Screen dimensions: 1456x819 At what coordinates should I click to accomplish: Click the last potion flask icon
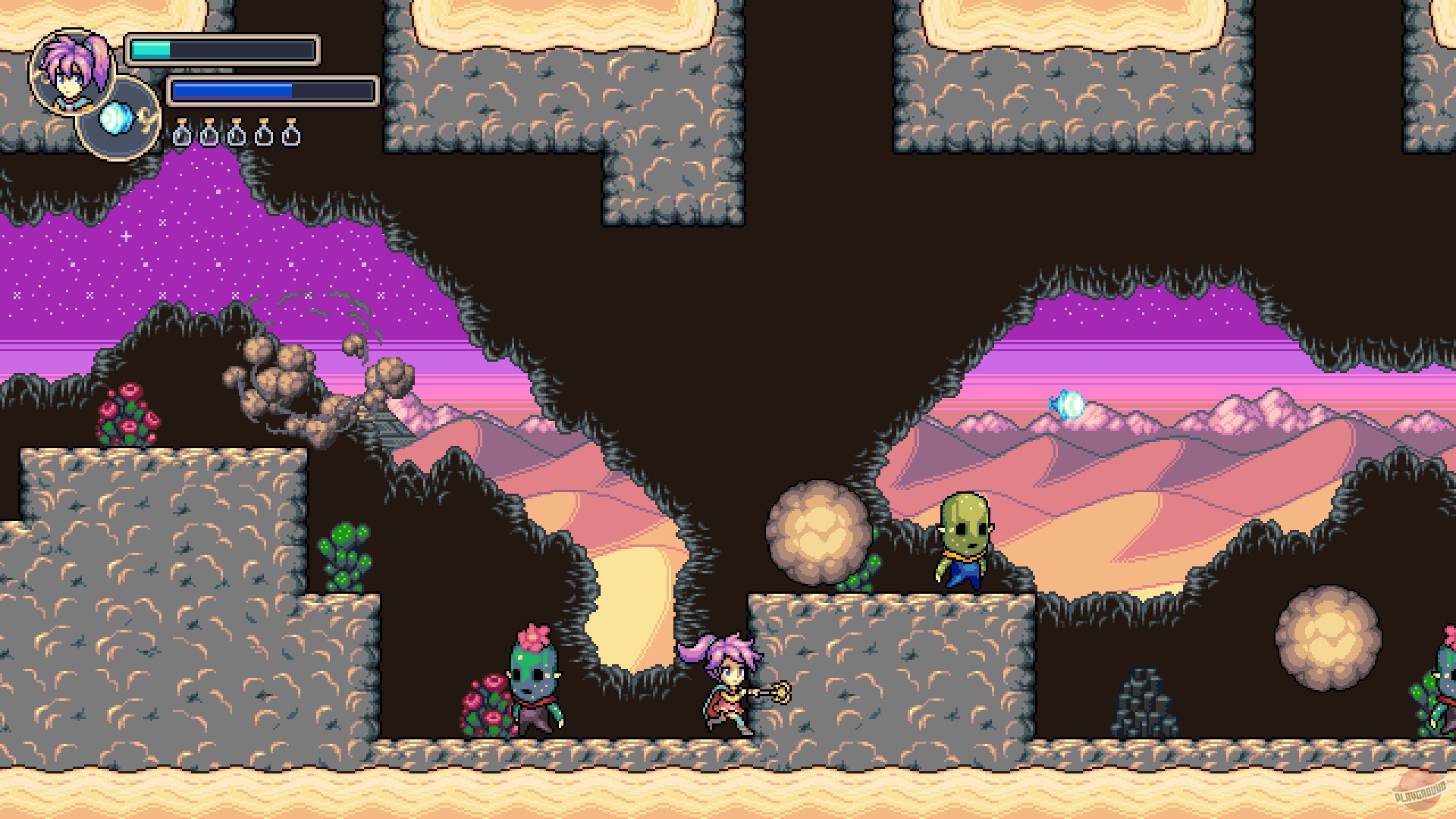[291, 133]
